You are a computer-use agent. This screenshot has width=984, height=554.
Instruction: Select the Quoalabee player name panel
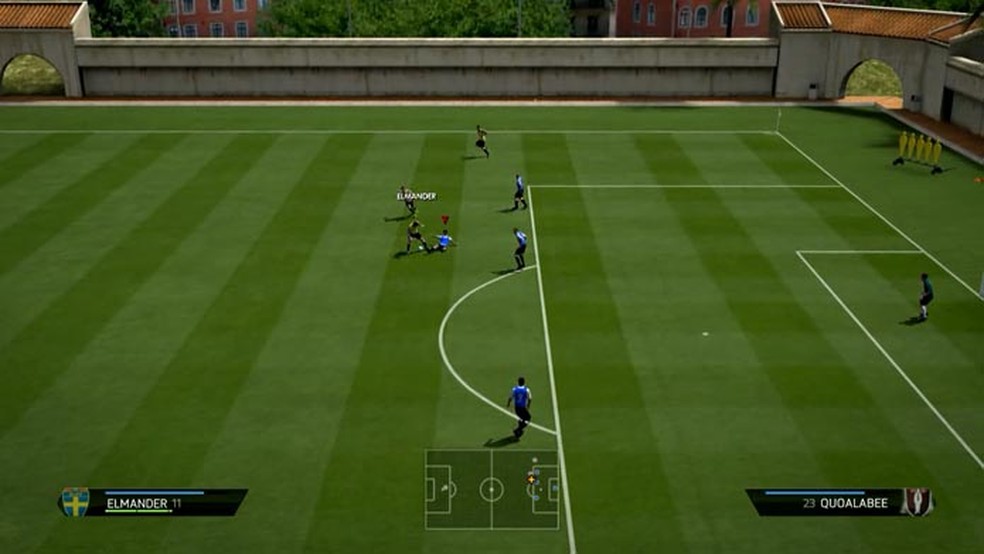coord(824,503)
